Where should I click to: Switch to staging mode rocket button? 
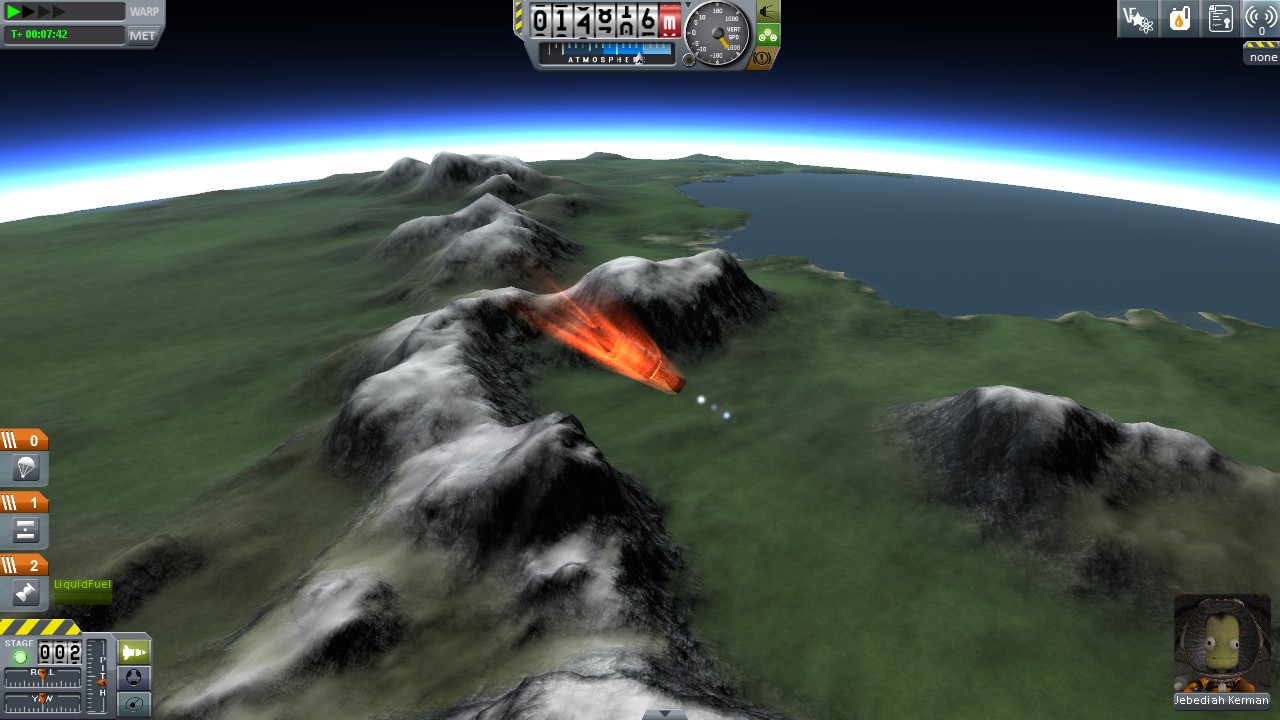[x=134, y=652]
